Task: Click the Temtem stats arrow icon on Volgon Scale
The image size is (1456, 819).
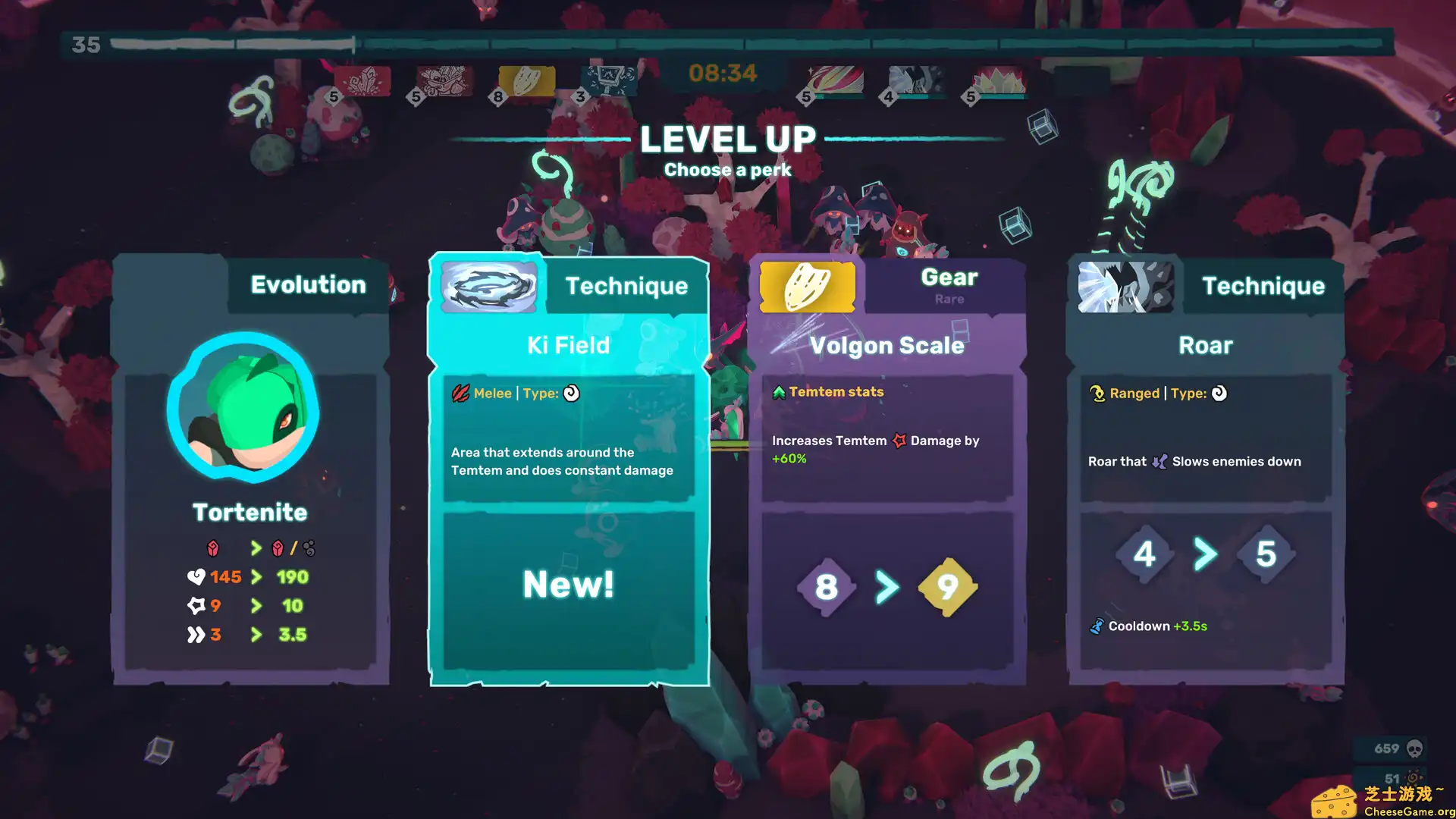Action: pos(778,391)
